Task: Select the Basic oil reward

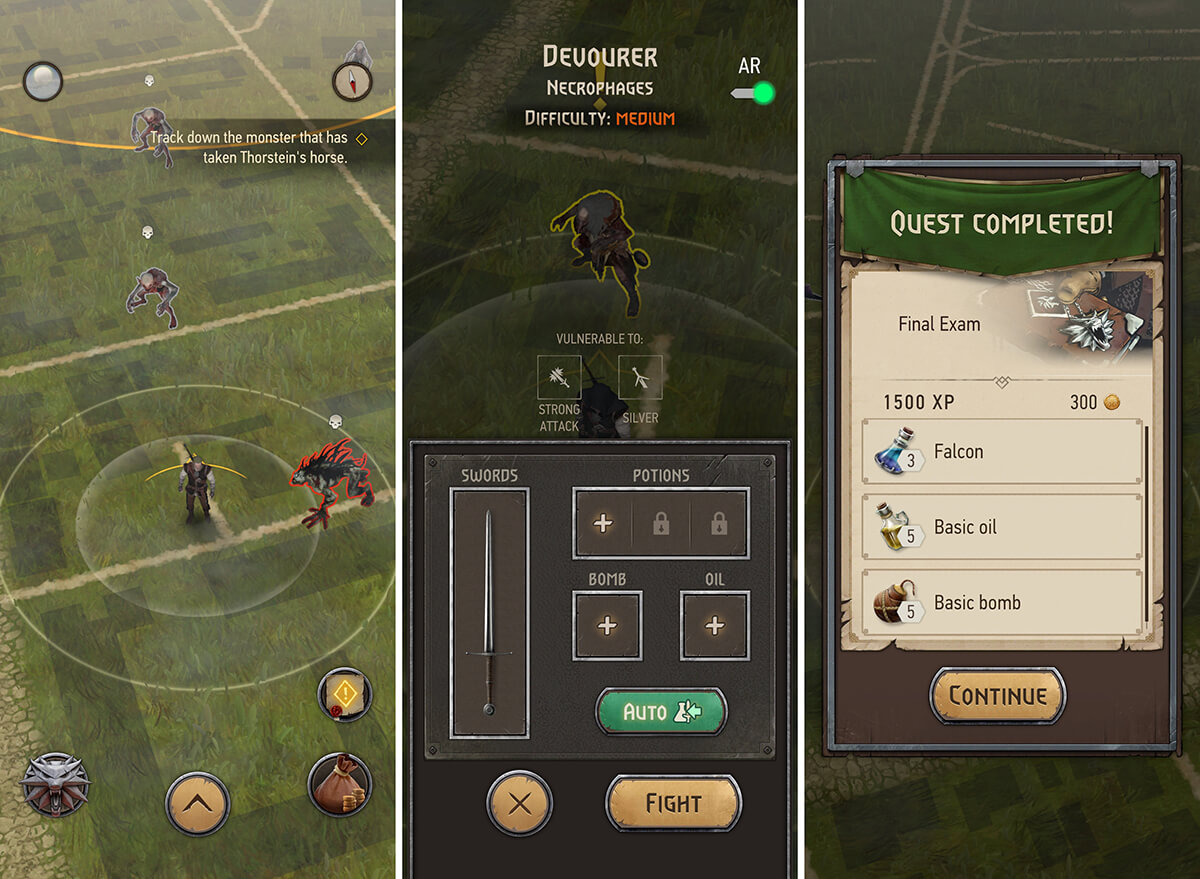Action: 1002,527
